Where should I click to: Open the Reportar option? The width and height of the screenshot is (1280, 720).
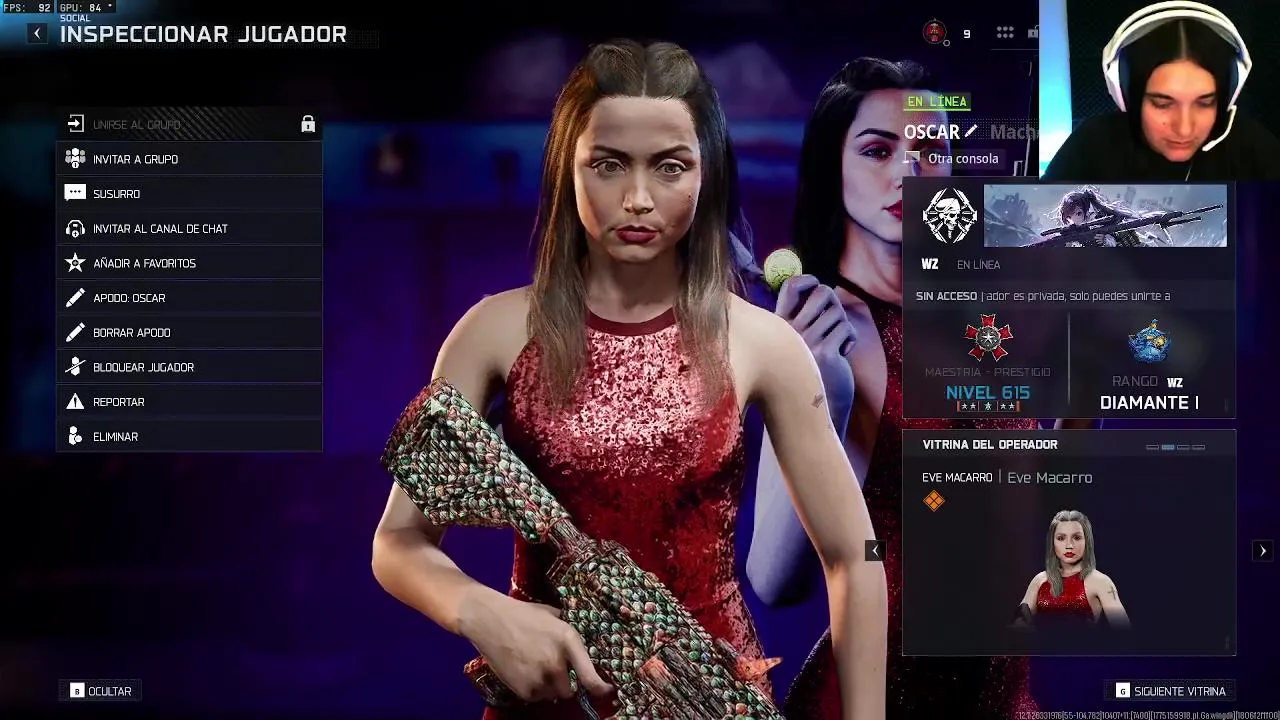[118, 402]
